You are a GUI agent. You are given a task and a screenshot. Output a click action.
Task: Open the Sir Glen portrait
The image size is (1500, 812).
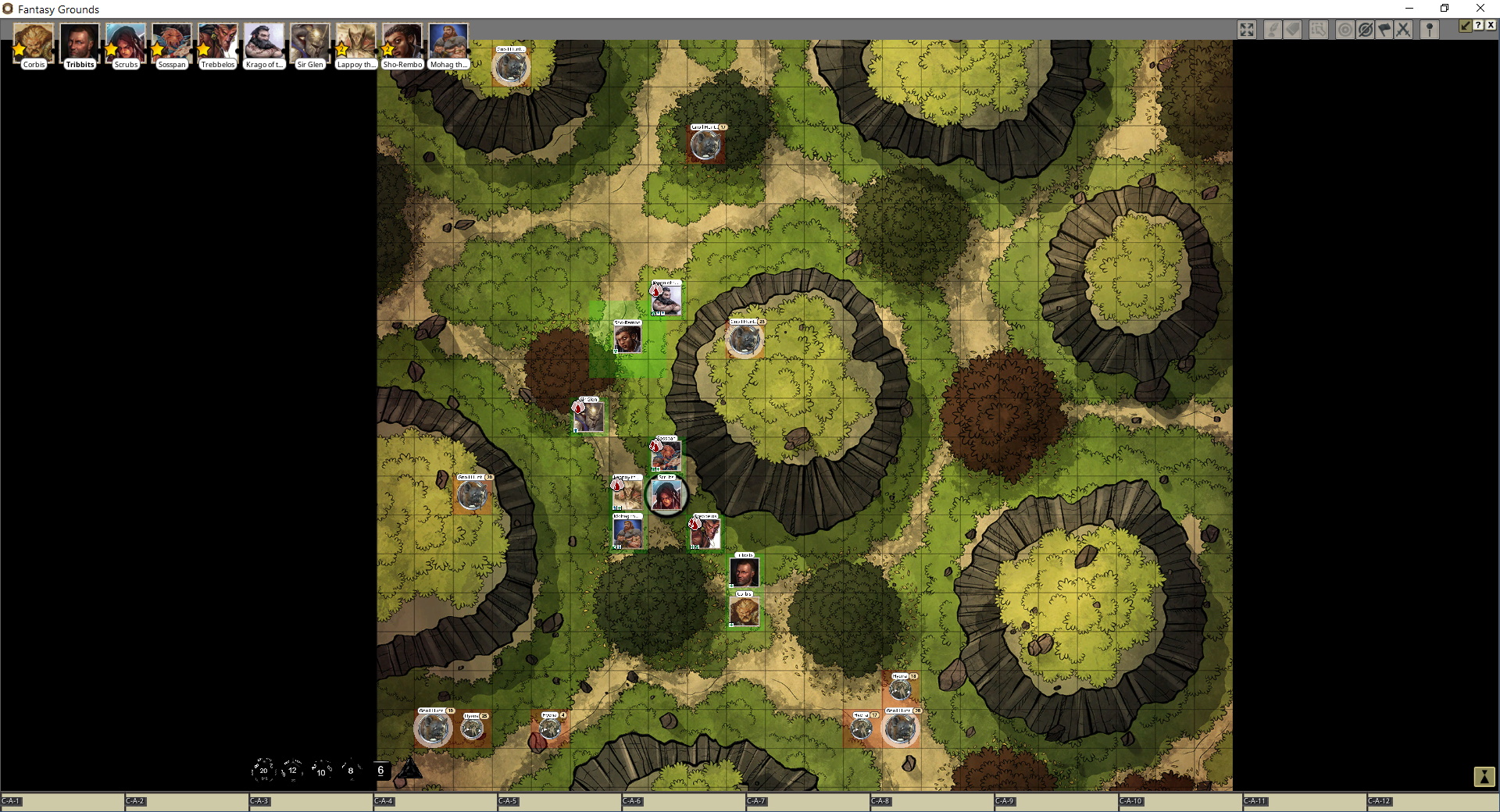[x=310, y=44]
